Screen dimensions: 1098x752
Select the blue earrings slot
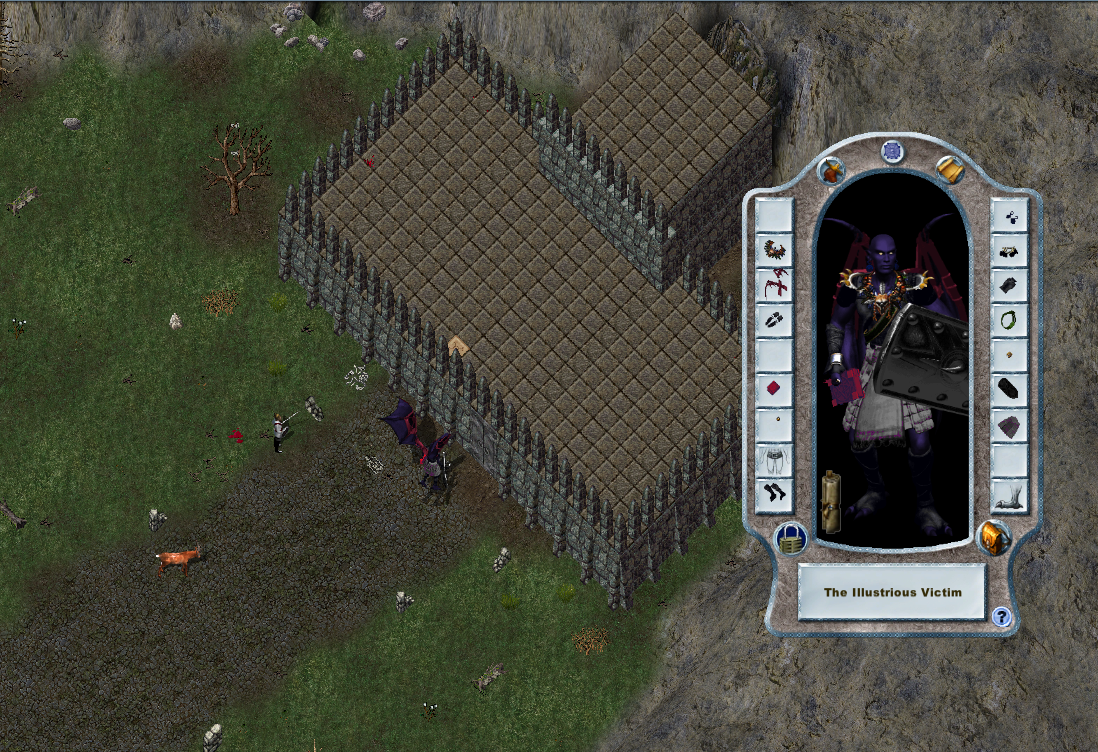1009,215
